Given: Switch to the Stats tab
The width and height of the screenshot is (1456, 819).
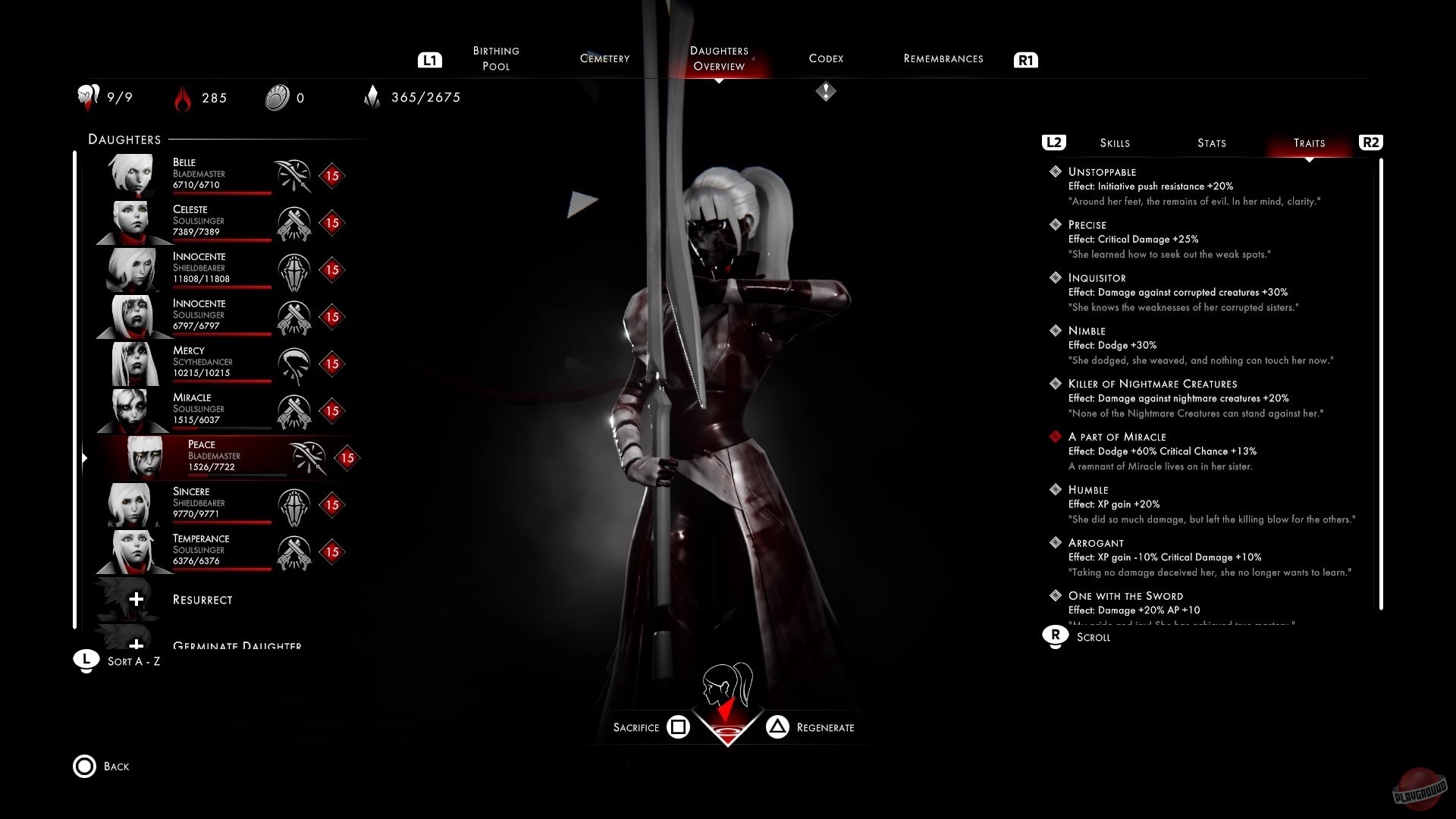Looking at the screenshot, I should 1211,143.
